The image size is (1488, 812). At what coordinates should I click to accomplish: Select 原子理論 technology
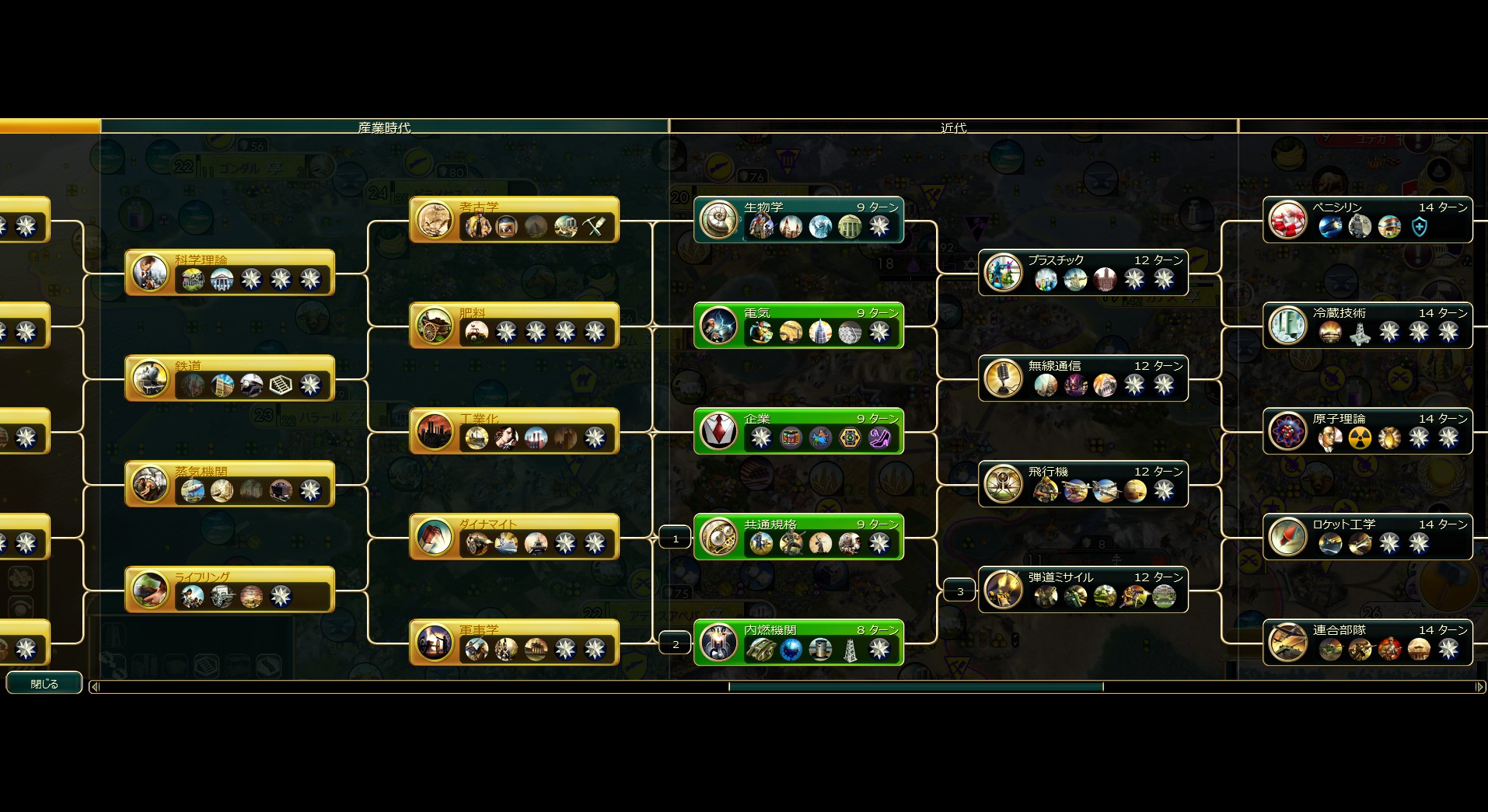coord(1367,430)
